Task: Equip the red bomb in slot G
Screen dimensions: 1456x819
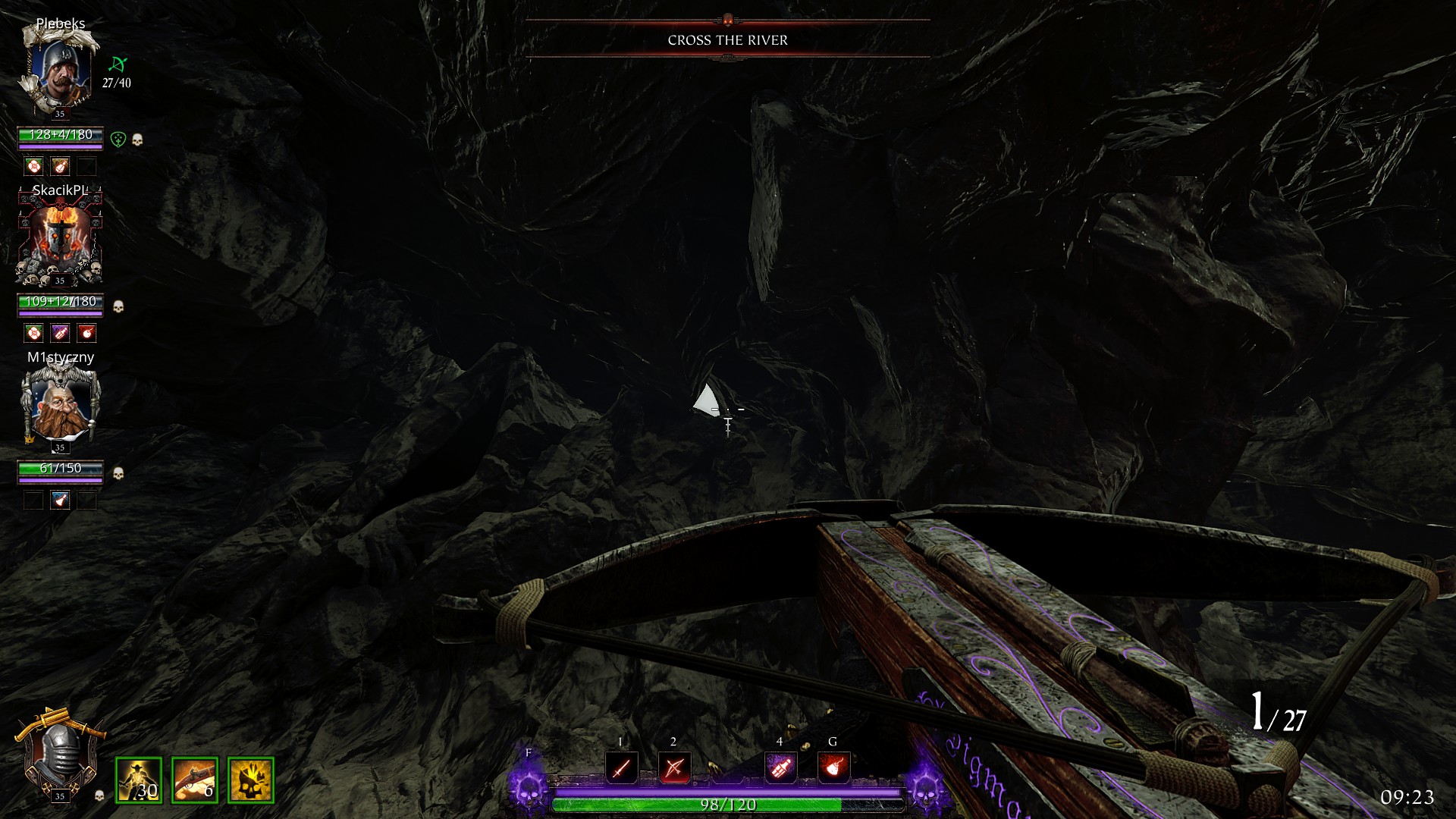Action: click(x=833, y=768)
